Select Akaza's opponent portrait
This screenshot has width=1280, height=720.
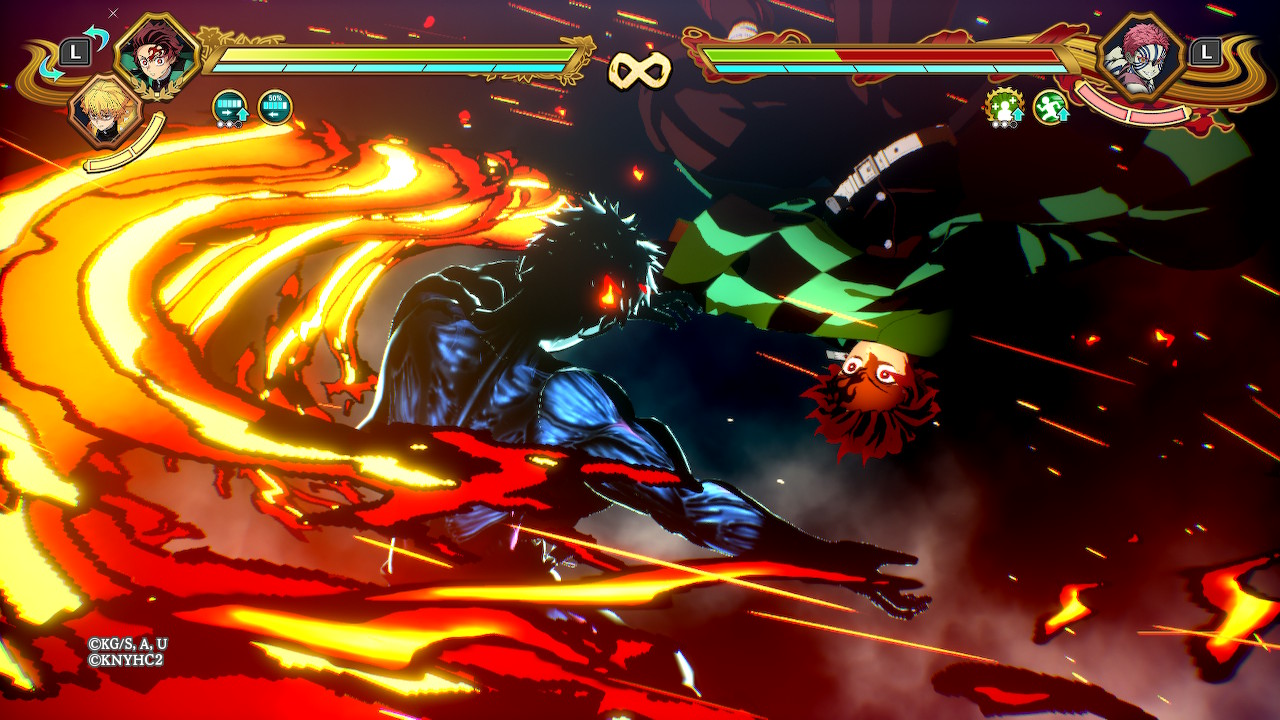(1140, 55)
